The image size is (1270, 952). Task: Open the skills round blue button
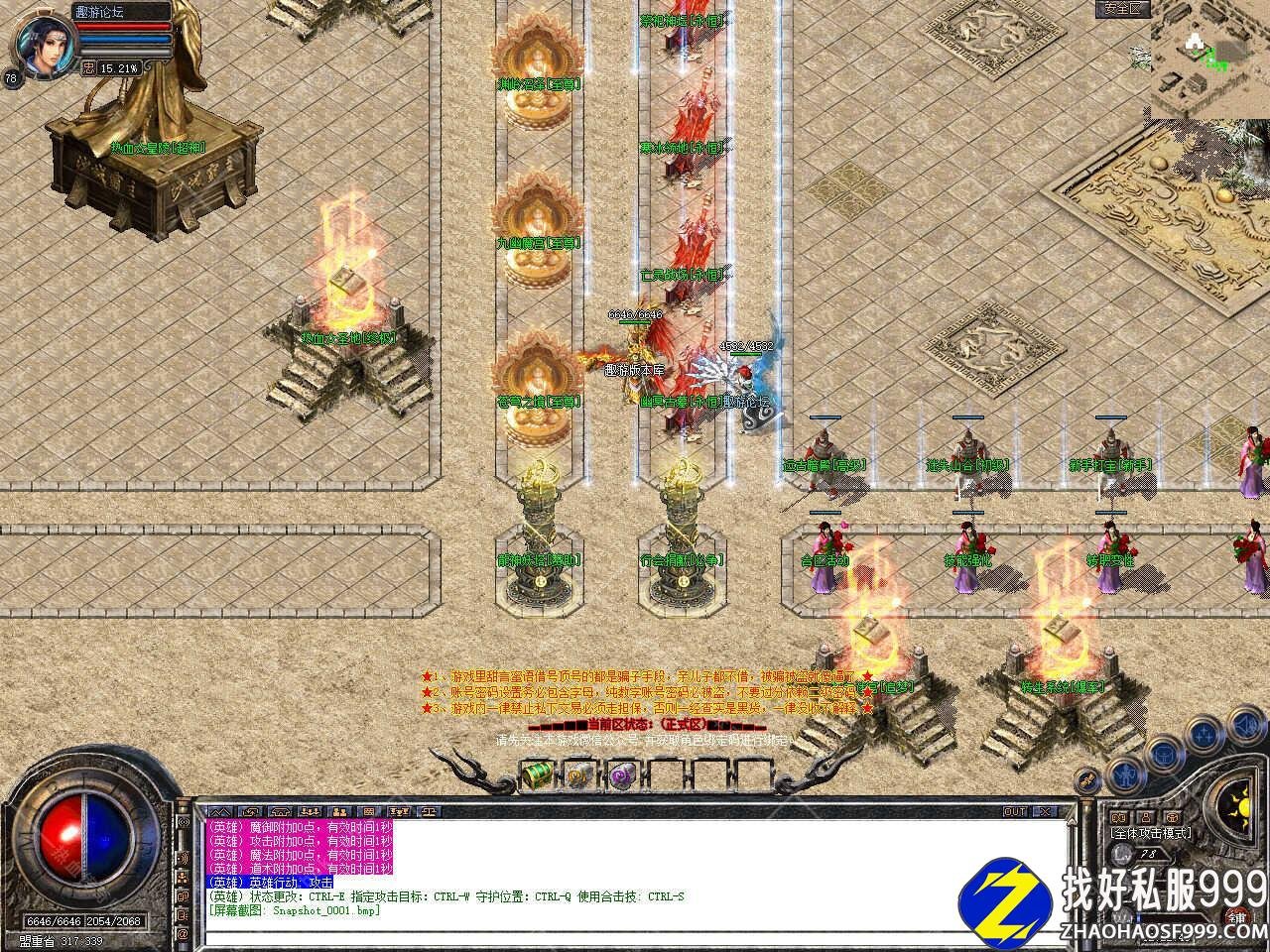pyautogui.click(x=1205, y=736)
